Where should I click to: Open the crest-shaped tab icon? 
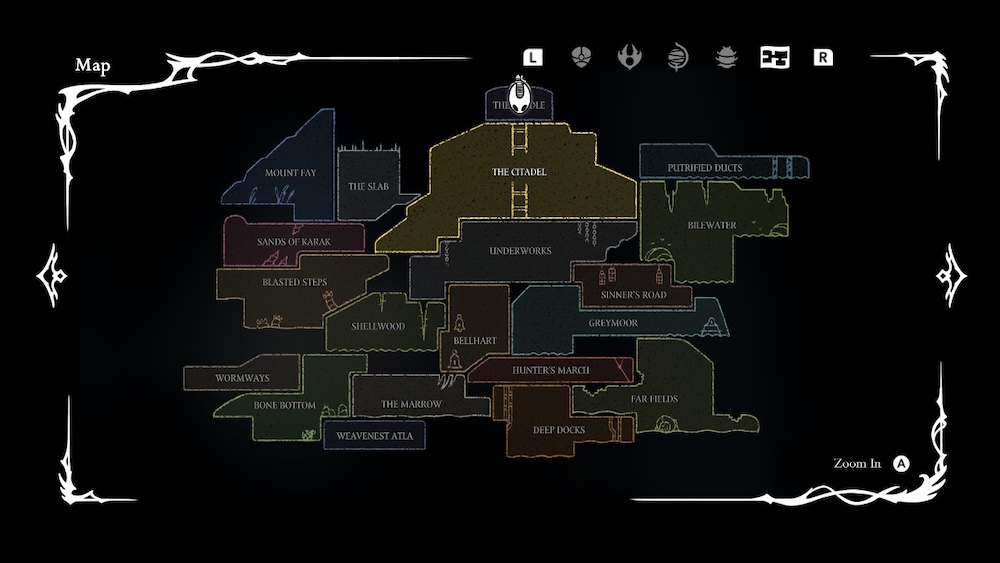point(630,57)
